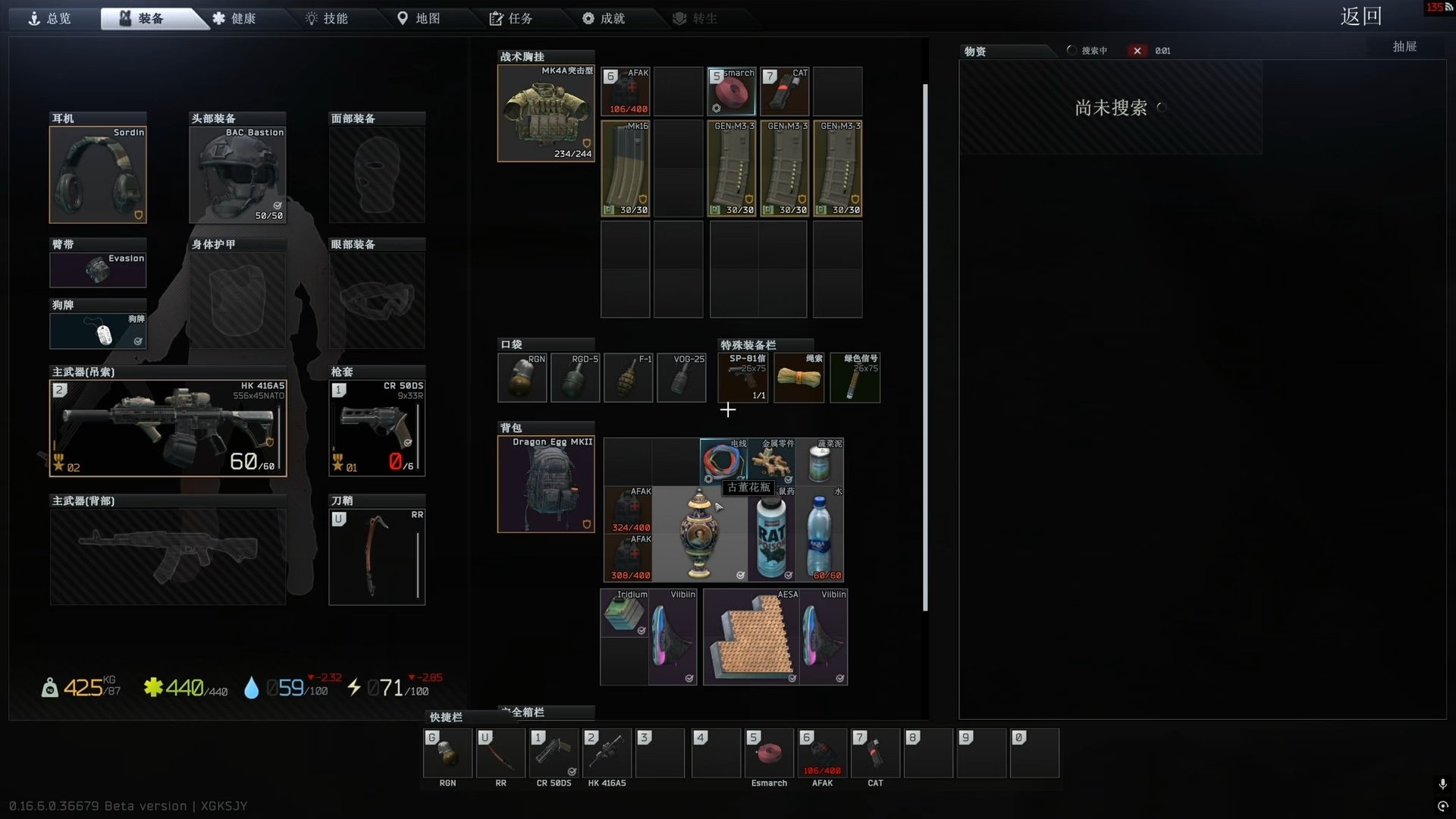Select the Sordin headset slot

click(98, 174)
